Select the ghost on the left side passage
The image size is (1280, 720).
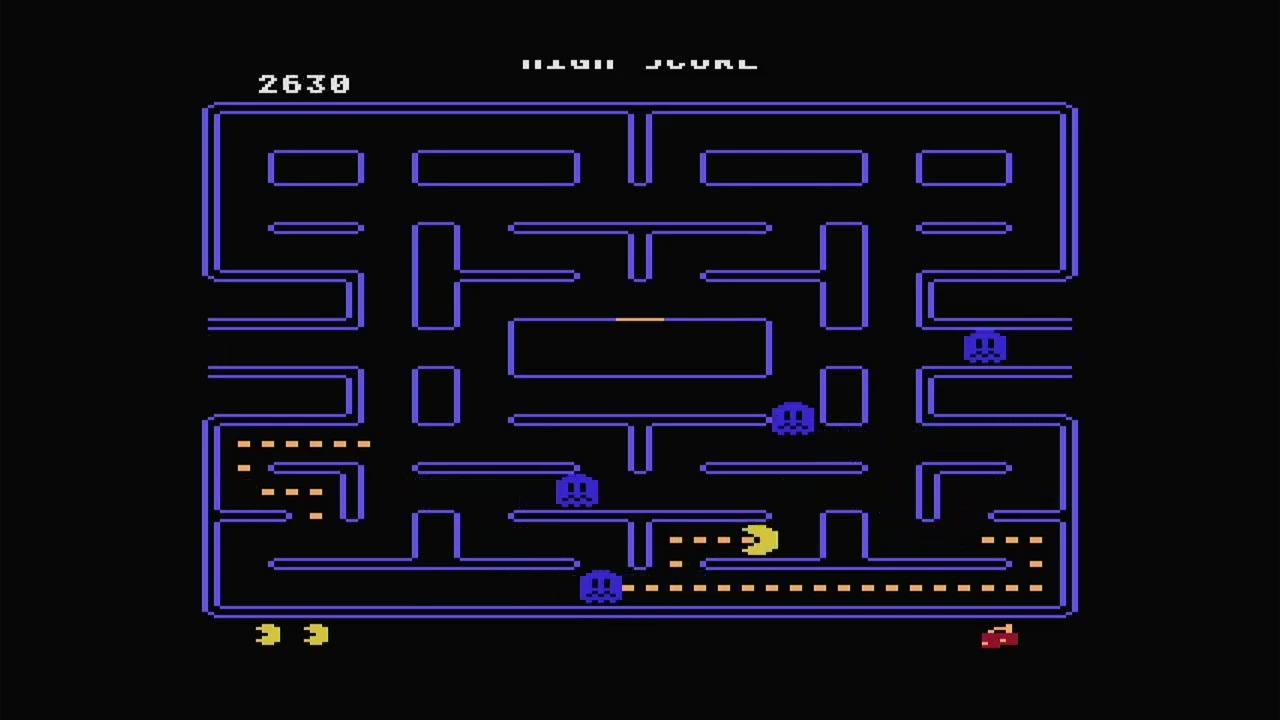[578, 490]
